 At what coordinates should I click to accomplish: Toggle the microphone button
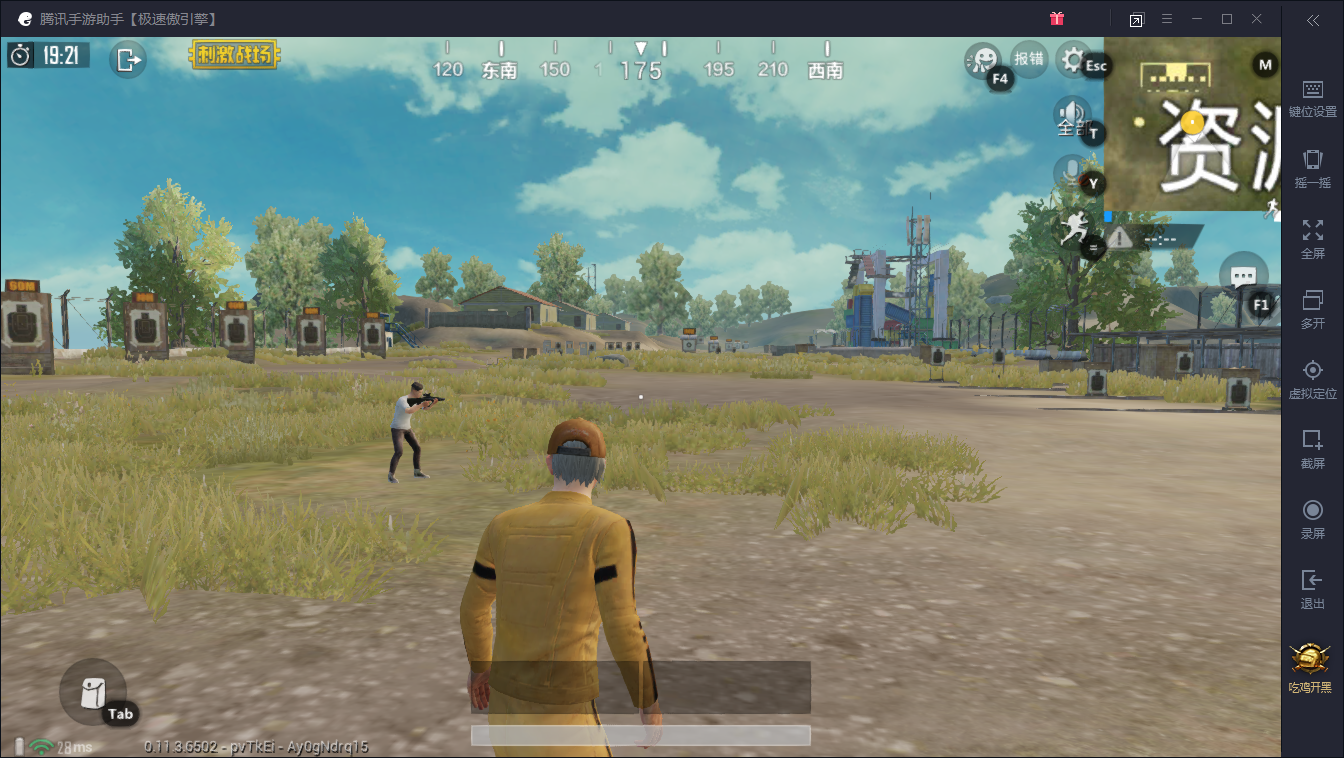coord(1072,174)
